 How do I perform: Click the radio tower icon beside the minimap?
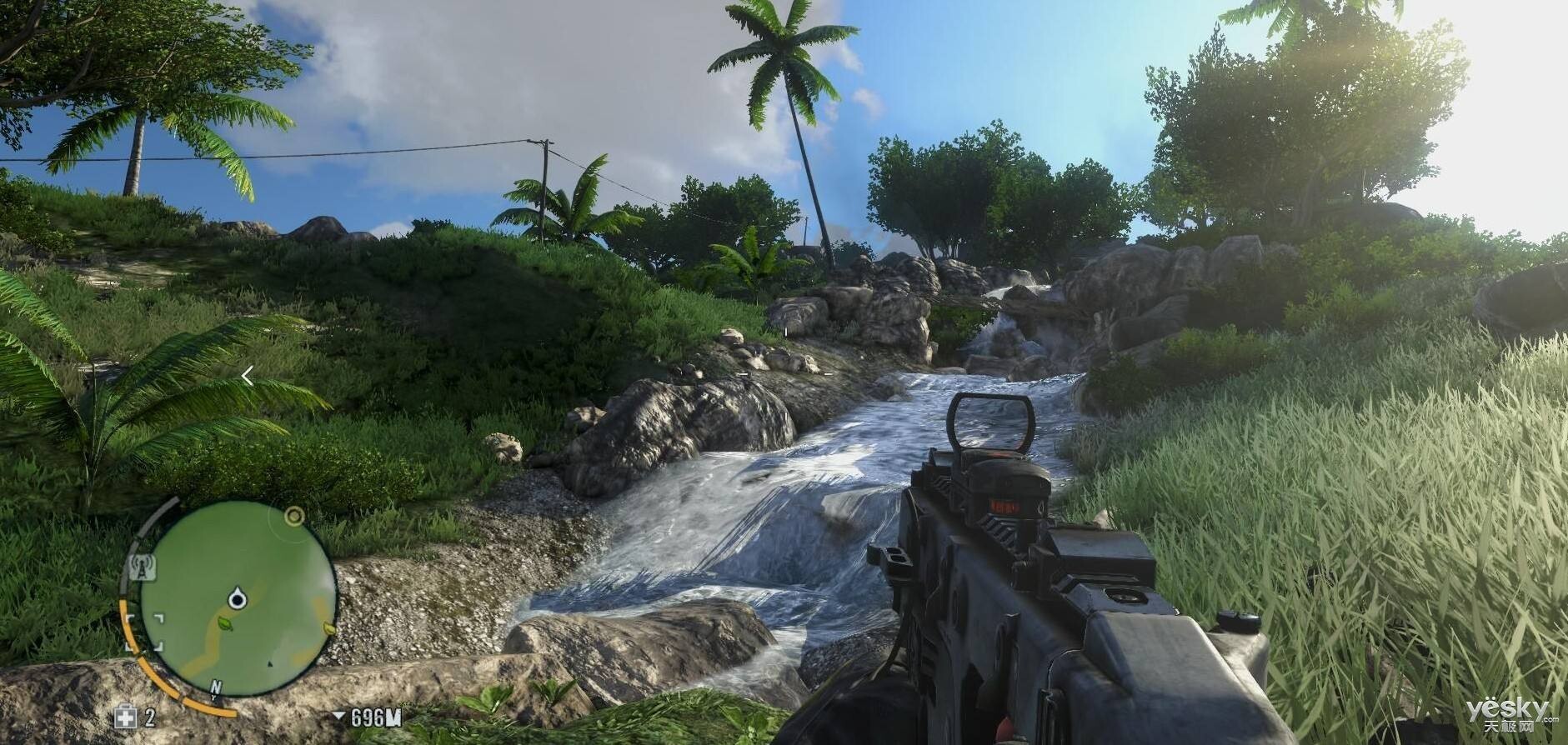click(143, 567)
